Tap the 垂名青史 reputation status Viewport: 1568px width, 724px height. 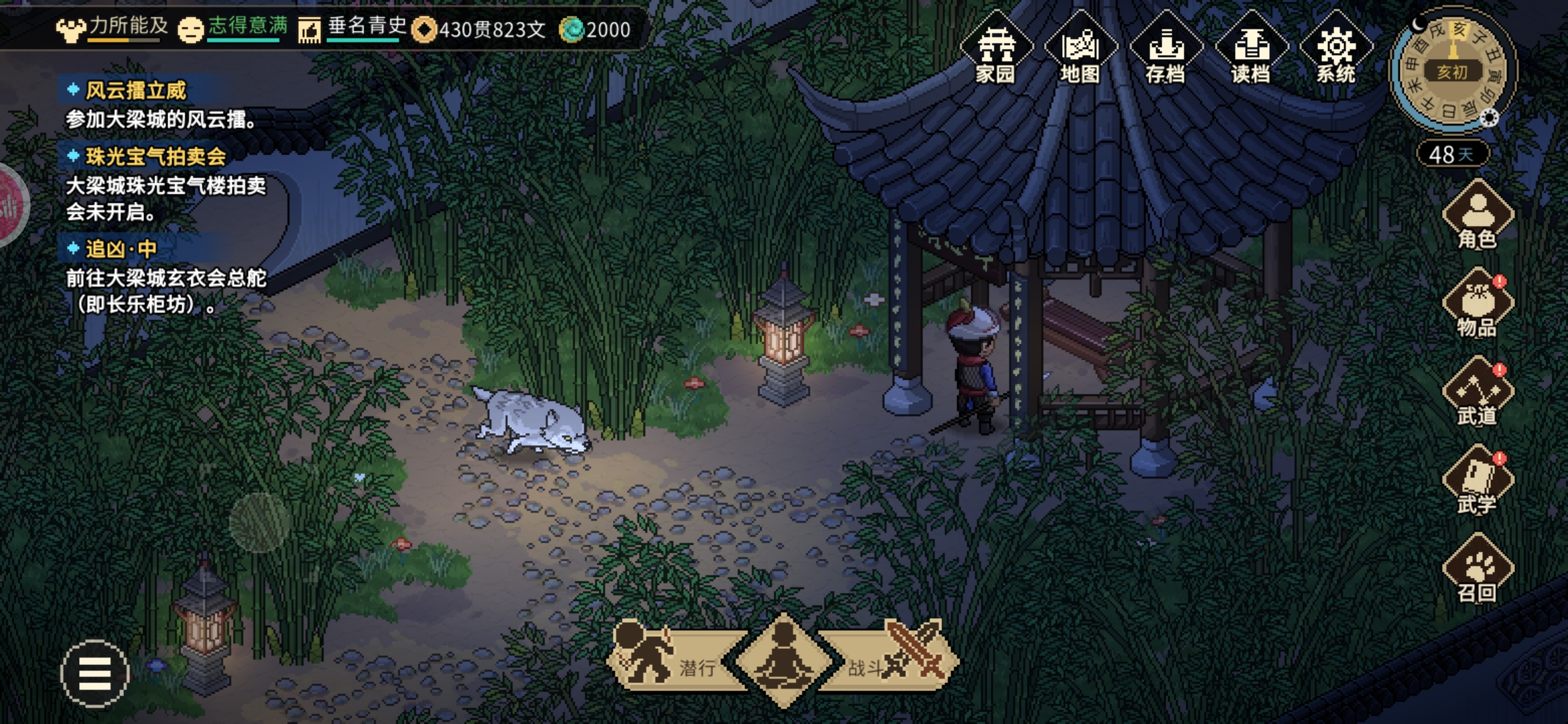[354, 28]
